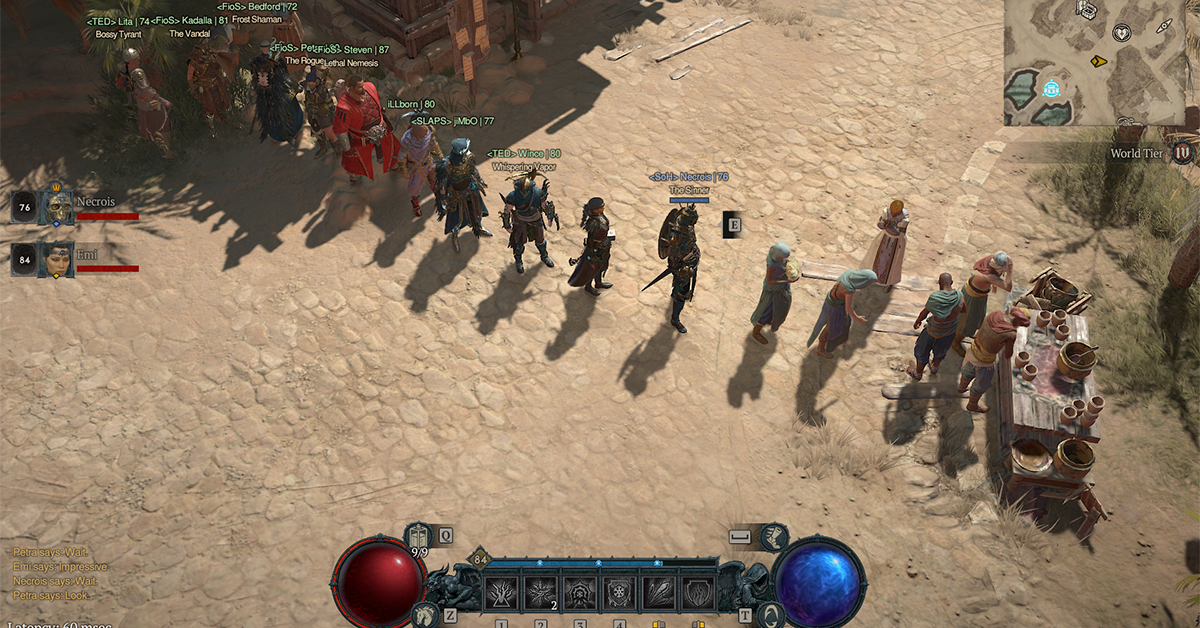Select the first skill slot with branching lightning
Image resolution: width=1200 pixels, height=628 pixels.
[x=501, y=594]
